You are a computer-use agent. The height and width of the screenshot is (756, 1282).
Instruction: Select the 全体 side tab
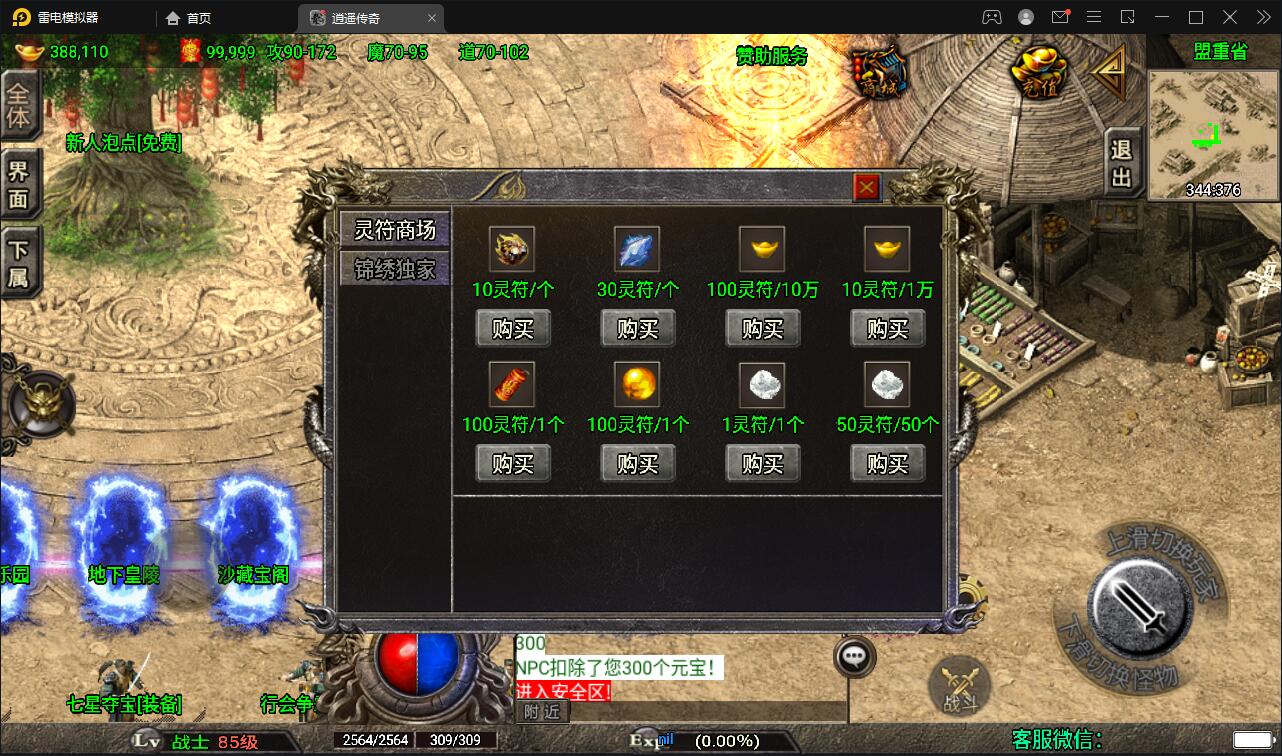(18, 106)
